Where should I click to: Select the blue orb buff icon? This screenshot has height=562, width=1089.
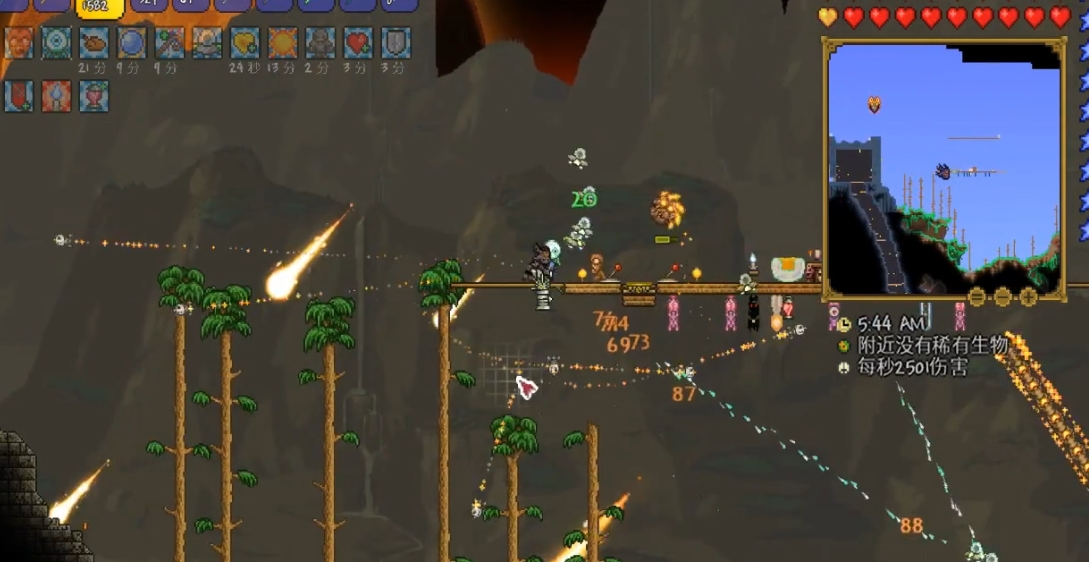tap(132, 43)
